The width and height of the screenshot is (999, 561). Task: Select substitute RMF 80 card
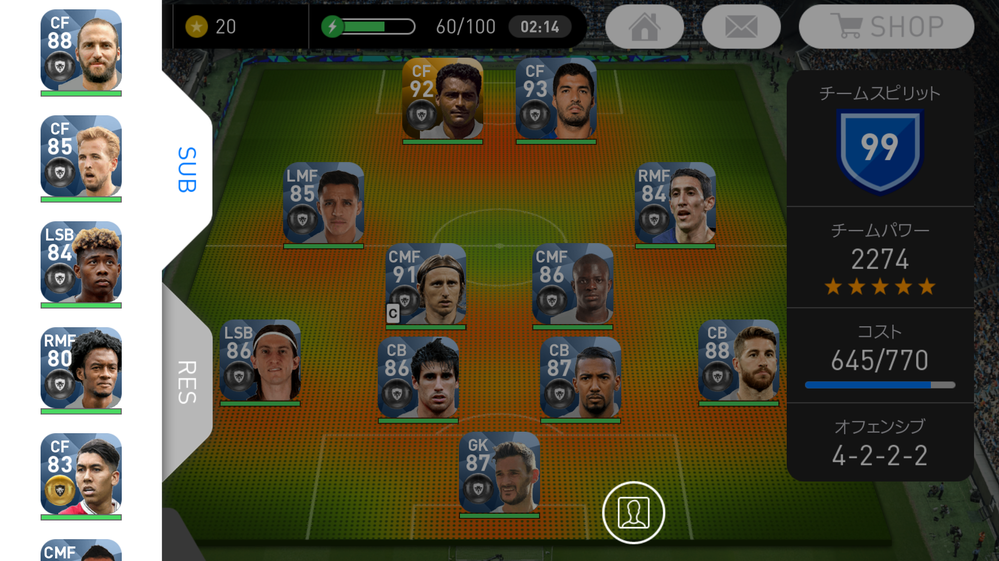click(81, 368)
